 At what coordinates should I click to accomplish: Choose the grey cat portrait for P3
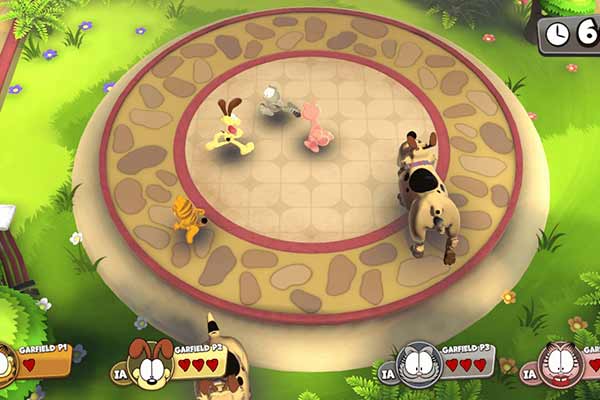(418, 364)
